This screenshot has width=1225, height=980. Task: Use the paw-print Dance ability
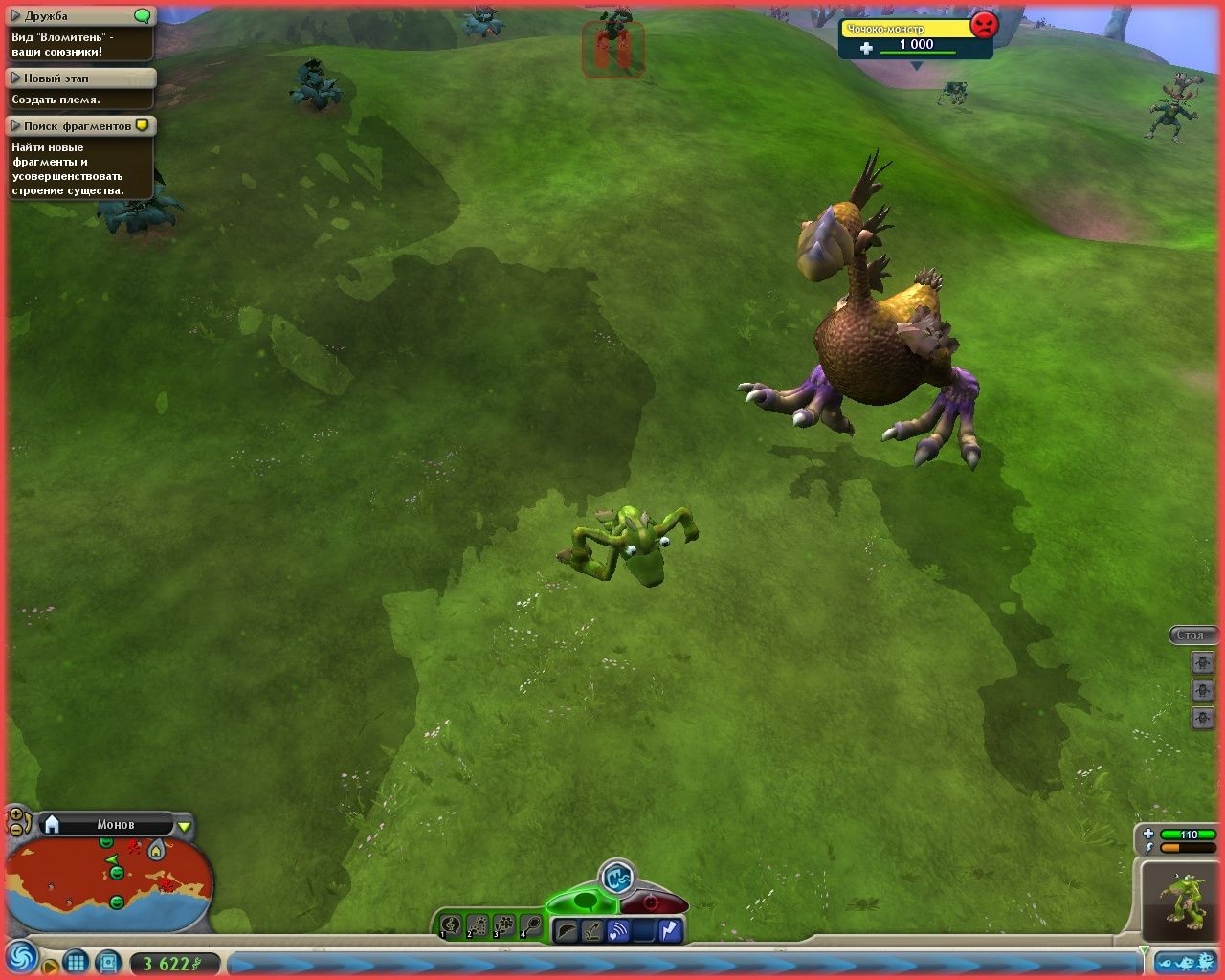(477, 926)
